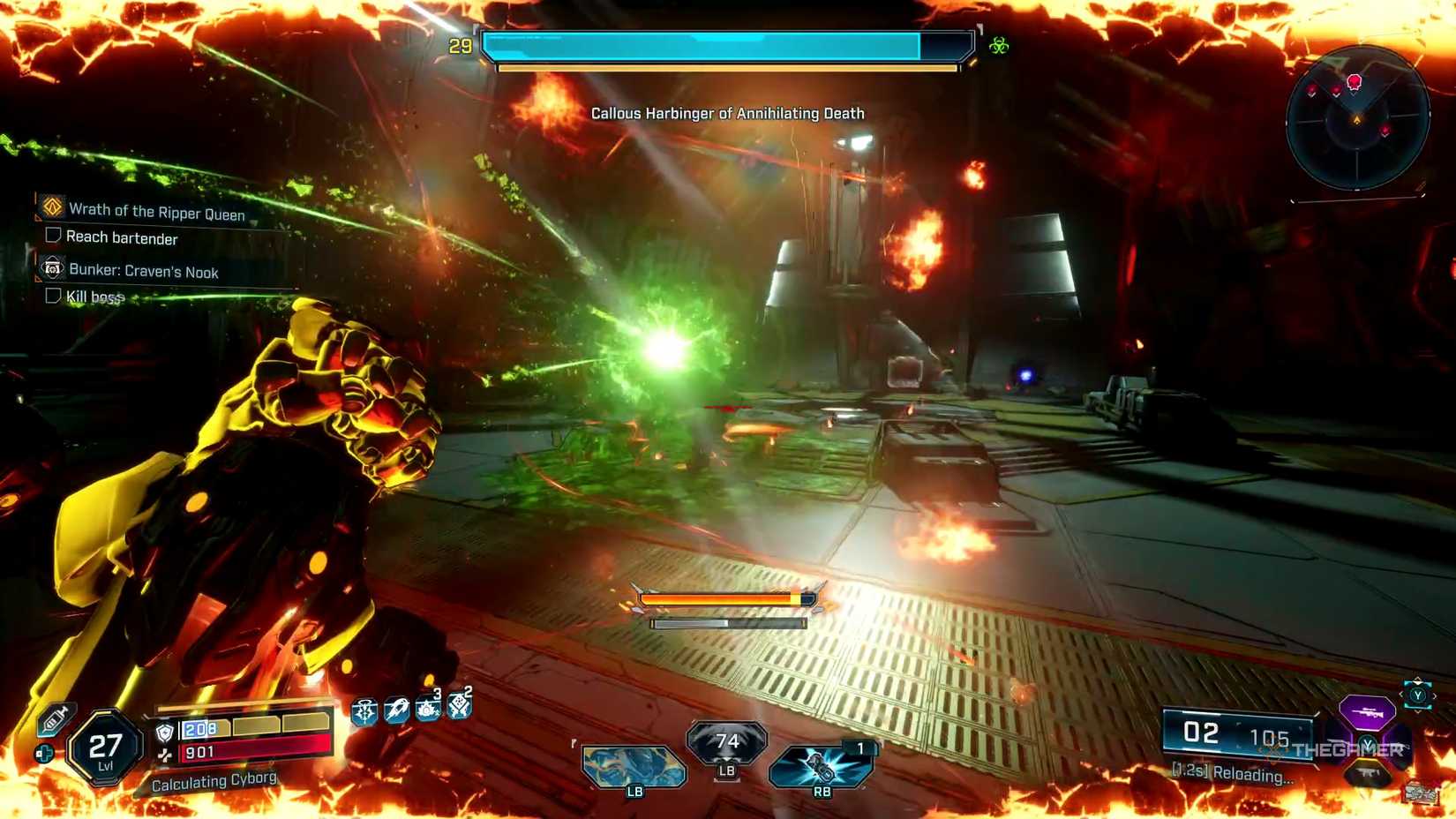The height and width of the screenshot is (819, 1456).
Task: Select the shield icon beside 208
Action: click(163, 732)
